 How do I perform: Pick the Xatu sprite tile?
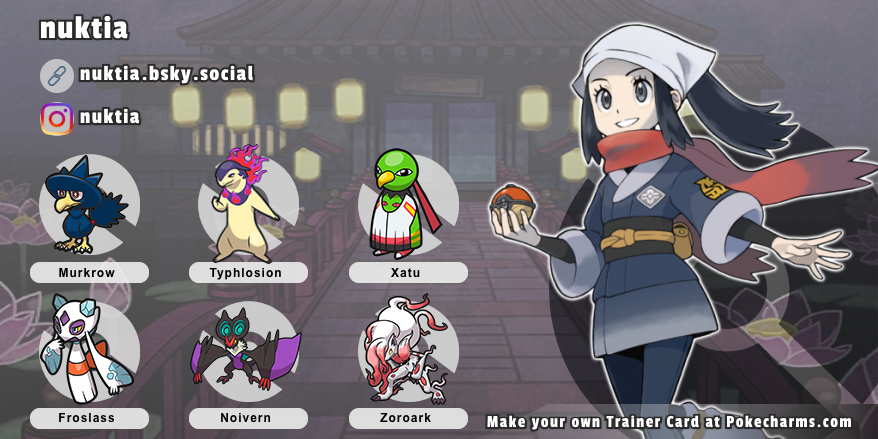pyautogui.click(x=407, y=205)
